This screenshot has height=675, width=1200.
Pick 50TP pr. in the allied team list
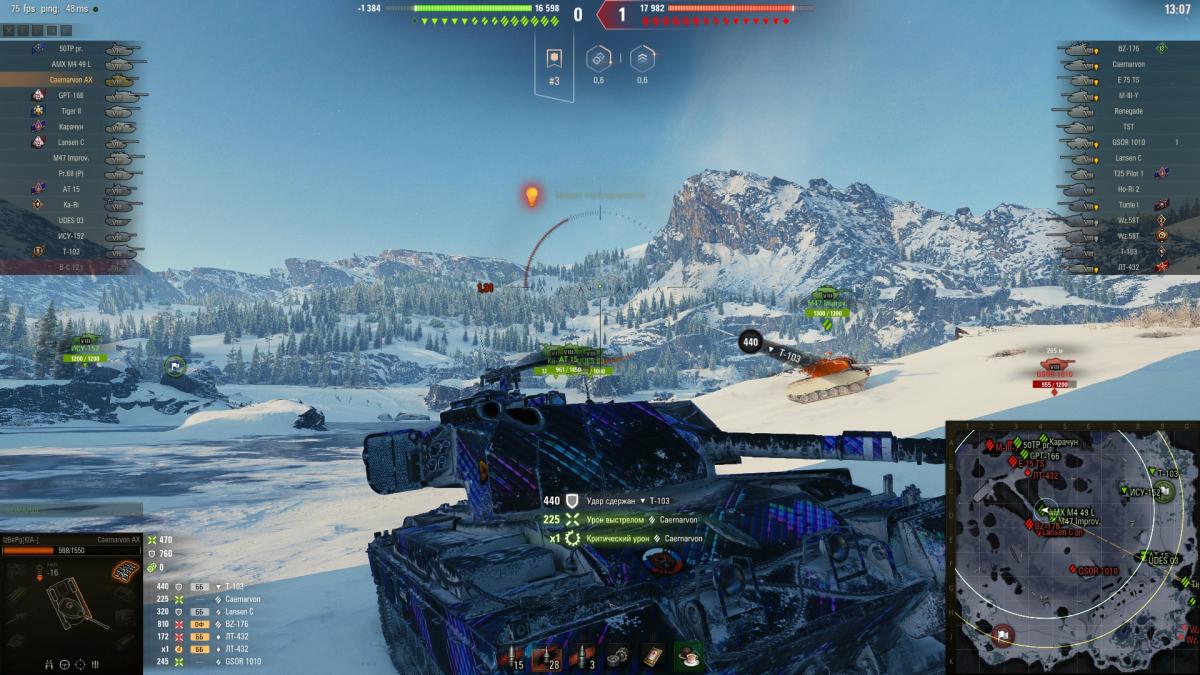[x=70, y=48]
